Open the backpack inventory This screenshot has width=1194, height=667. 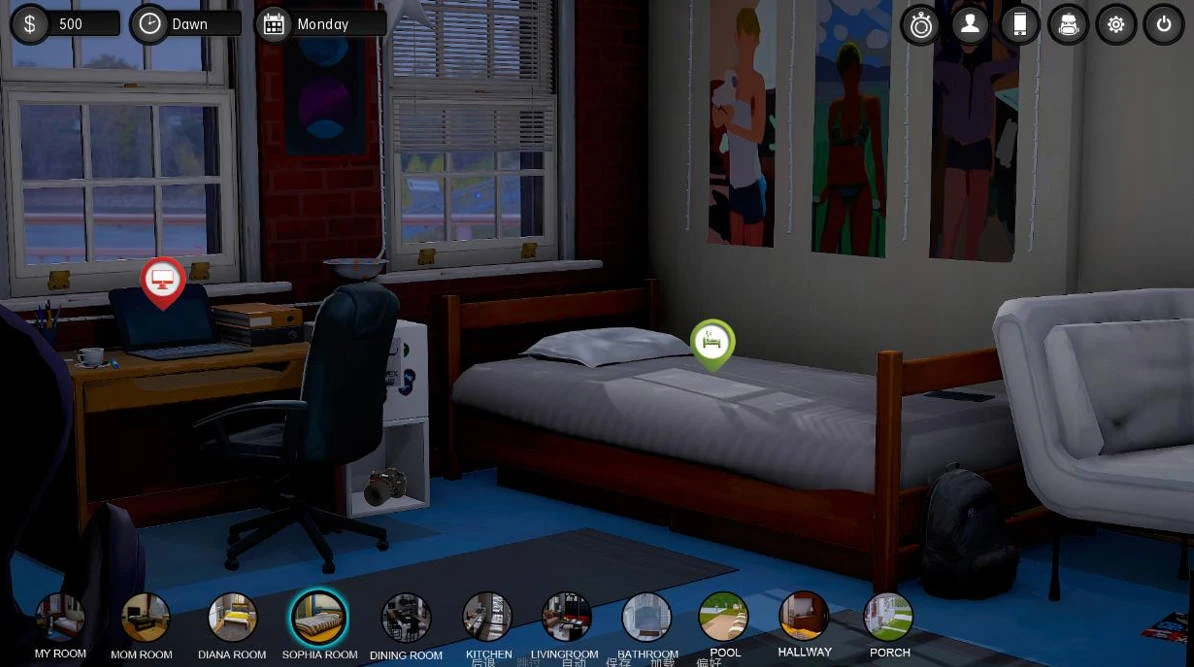pyautogui.click(x=1068, y=25)
